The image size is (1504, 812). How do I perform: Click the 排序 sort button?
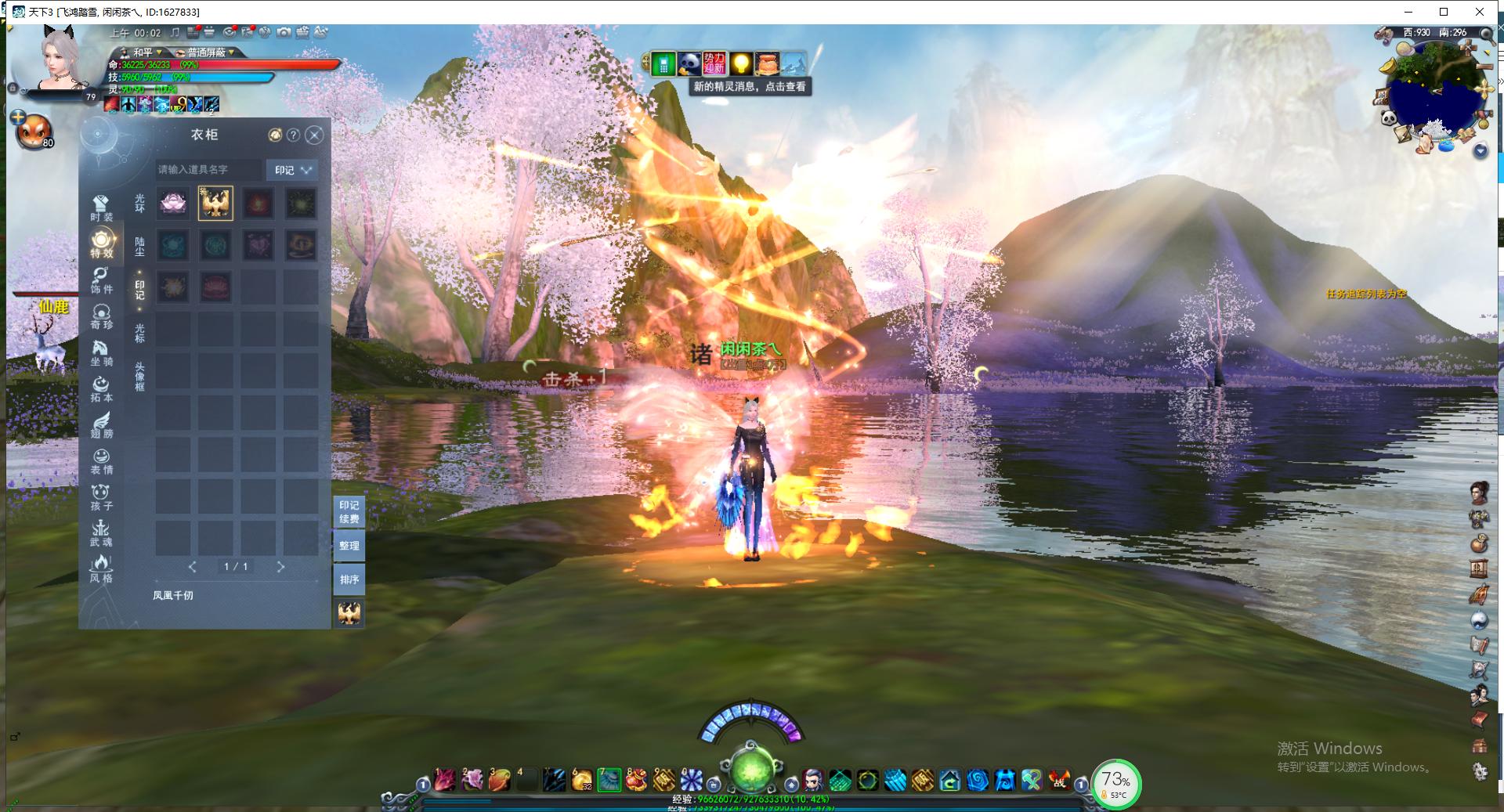pyautogui.click(x=349, y=579)
